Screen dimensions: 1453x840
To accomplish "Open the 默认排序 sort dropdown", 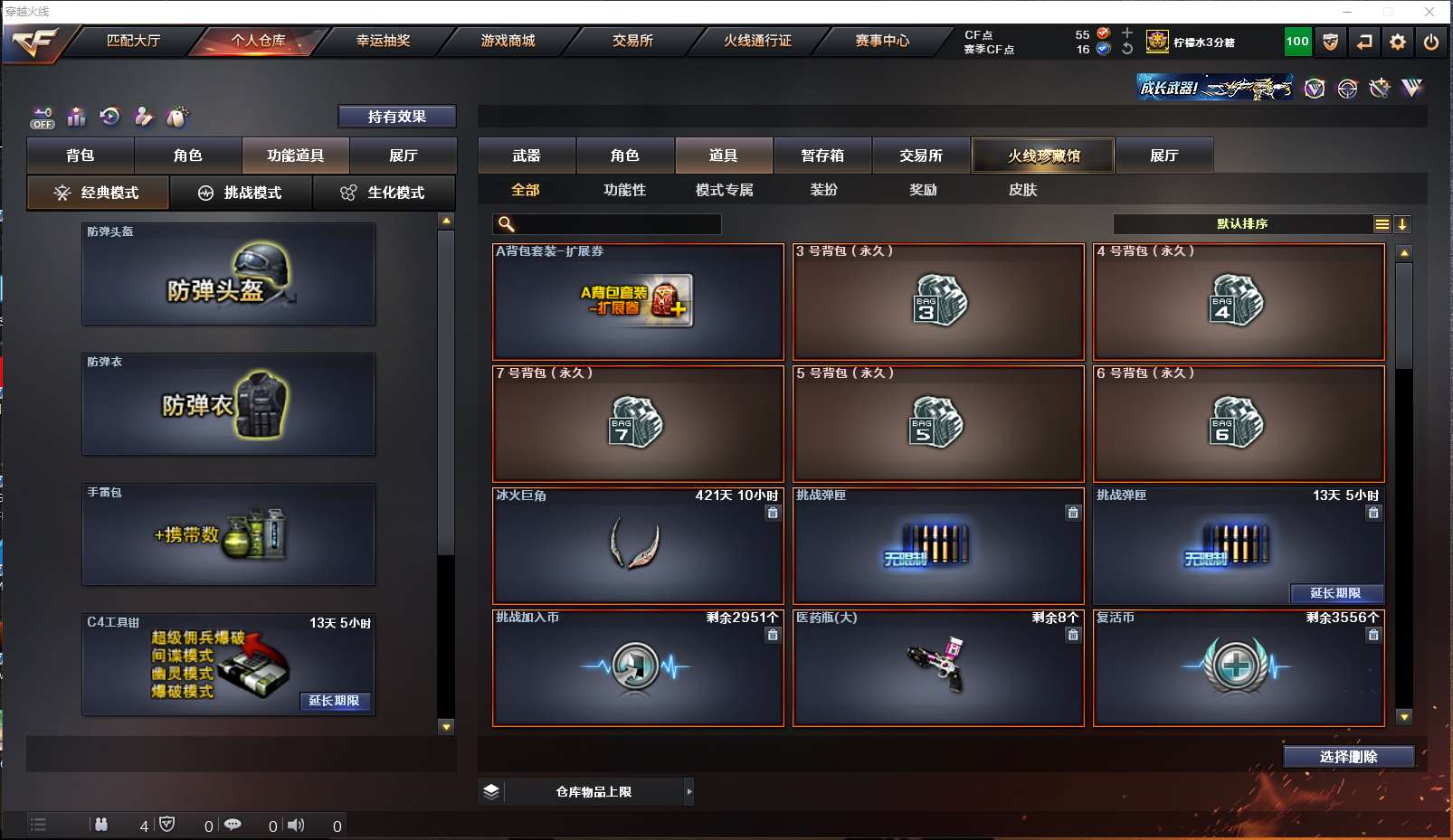I will click(x=1242, y=224).
